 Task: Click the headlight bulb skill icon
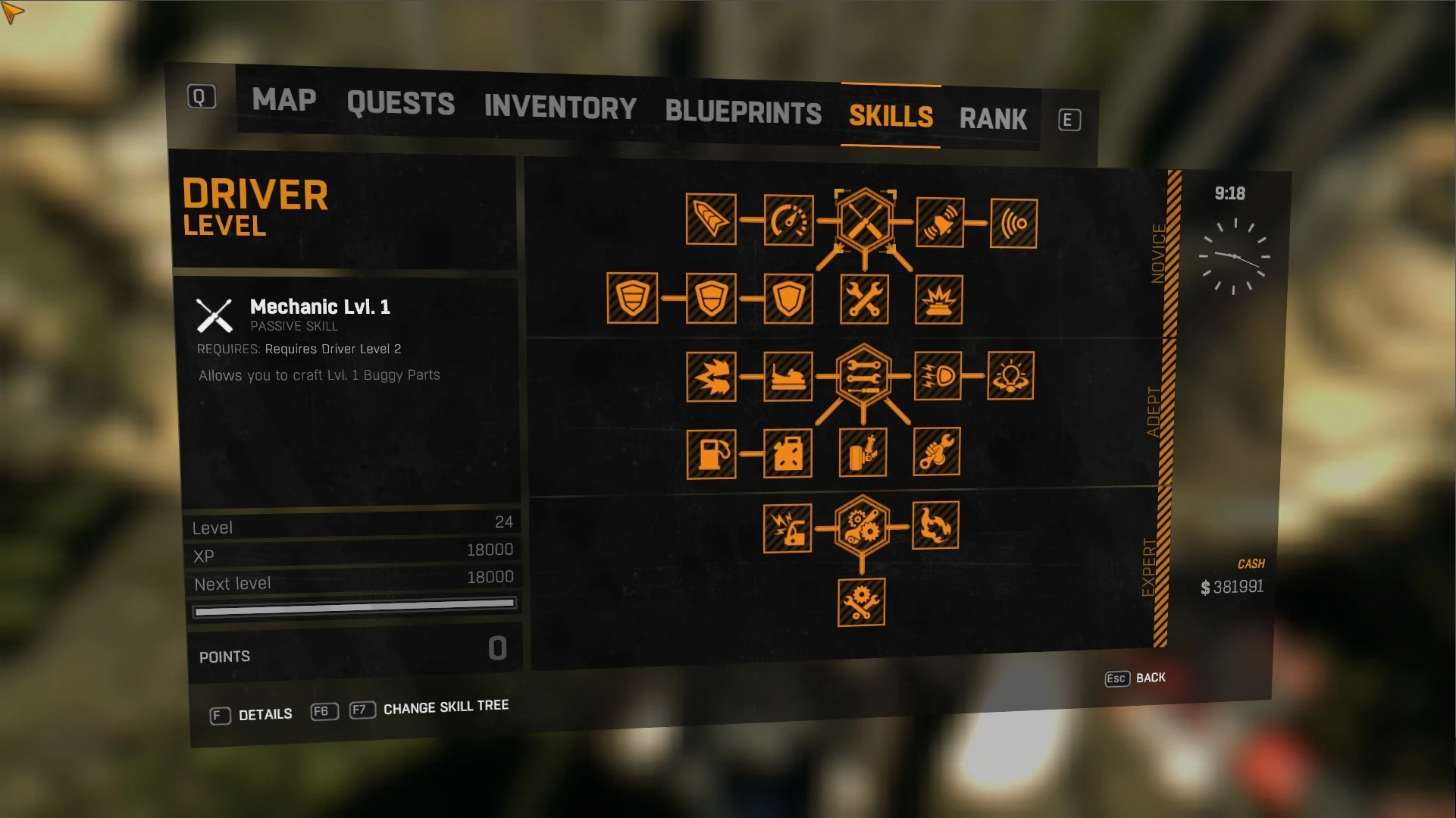coord(1011,375)
